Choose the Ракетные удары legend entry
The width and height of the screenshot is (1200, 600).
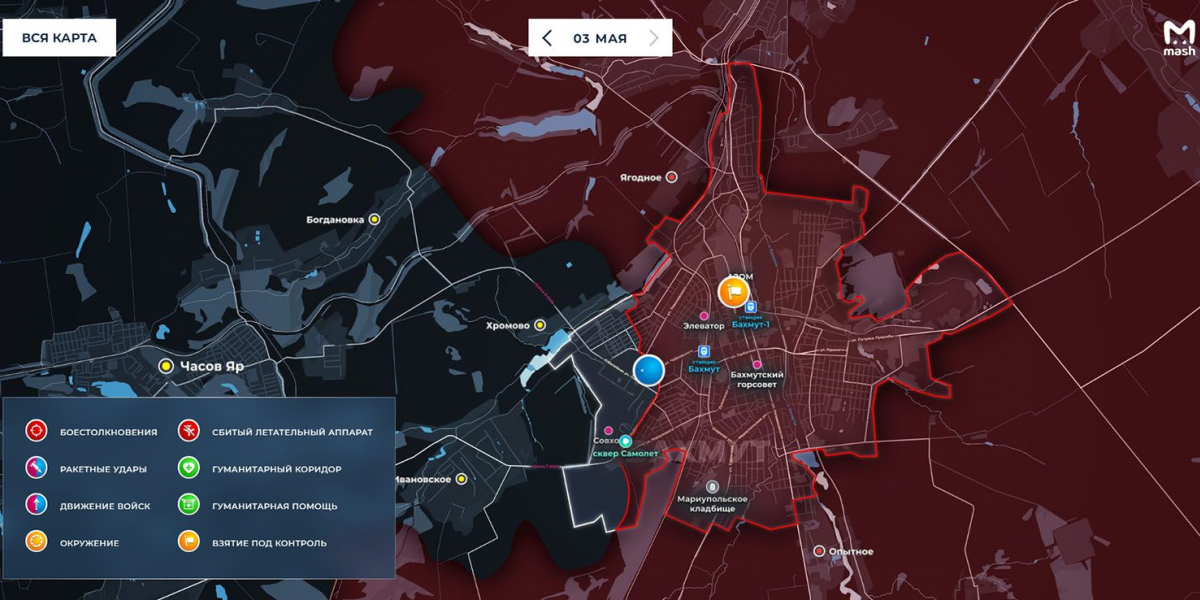point(37,468)
